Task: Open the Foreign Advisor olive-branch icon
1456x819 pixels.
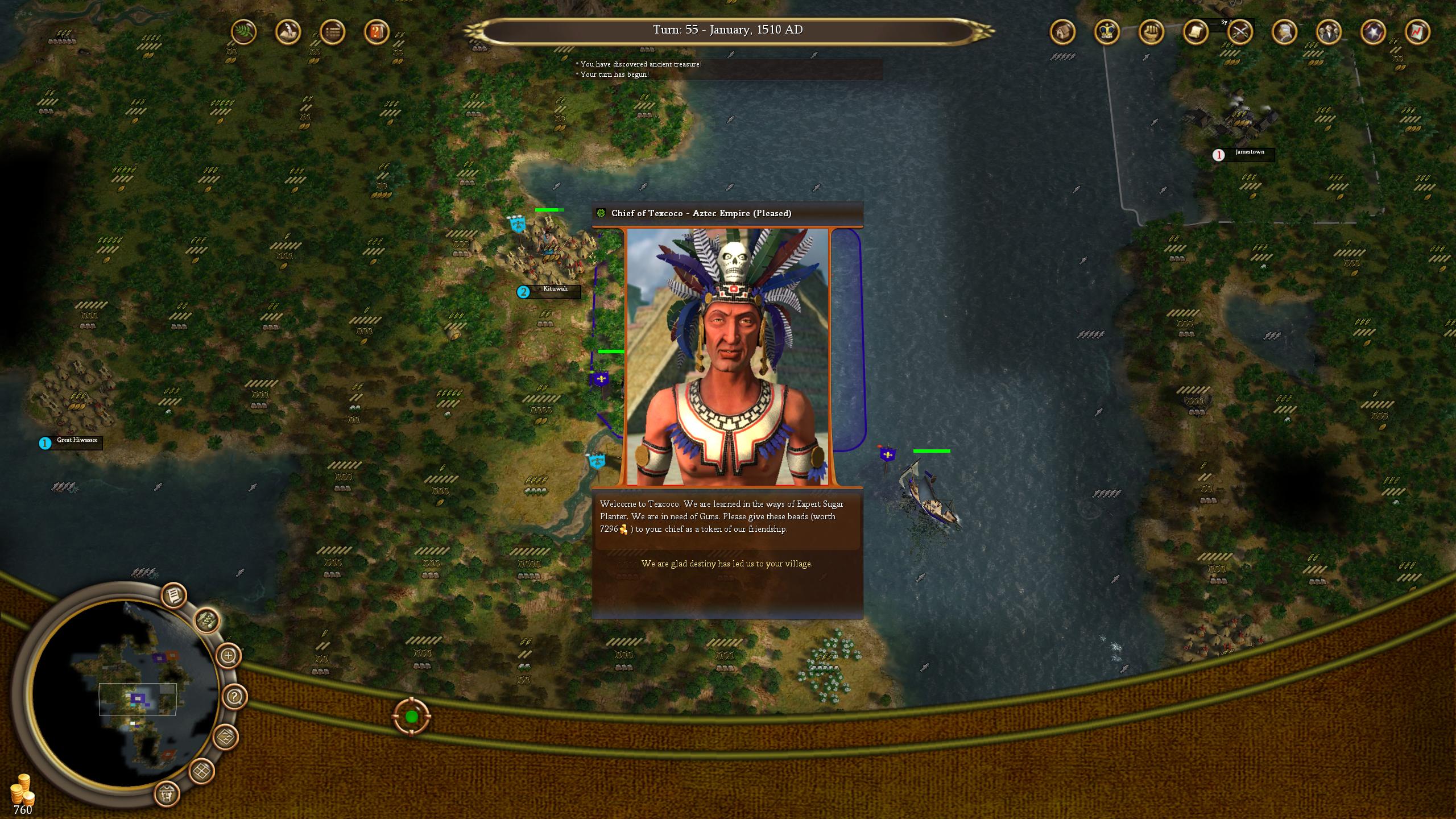Action: (x=245, y=32)
